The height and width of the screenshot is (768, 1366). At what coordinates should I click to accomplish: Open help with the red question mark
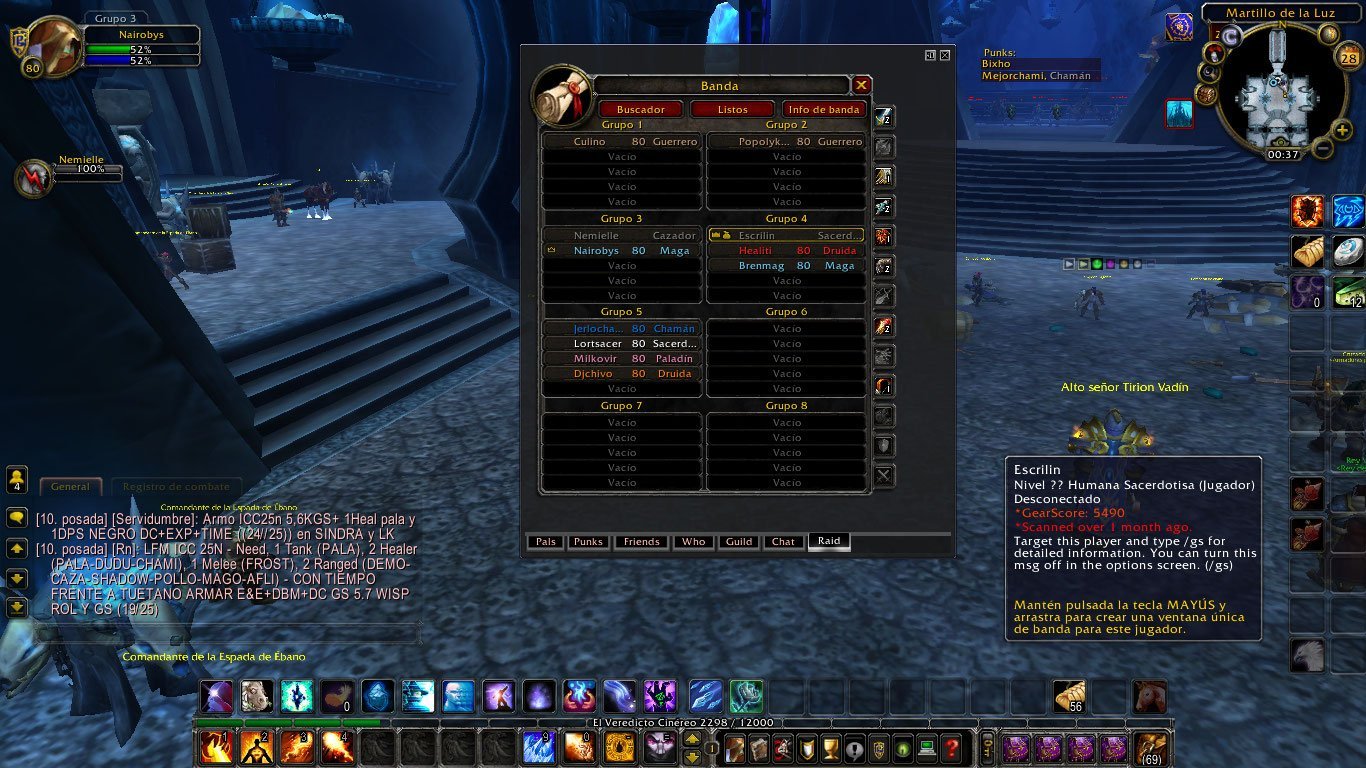click(x=952, y=747)
